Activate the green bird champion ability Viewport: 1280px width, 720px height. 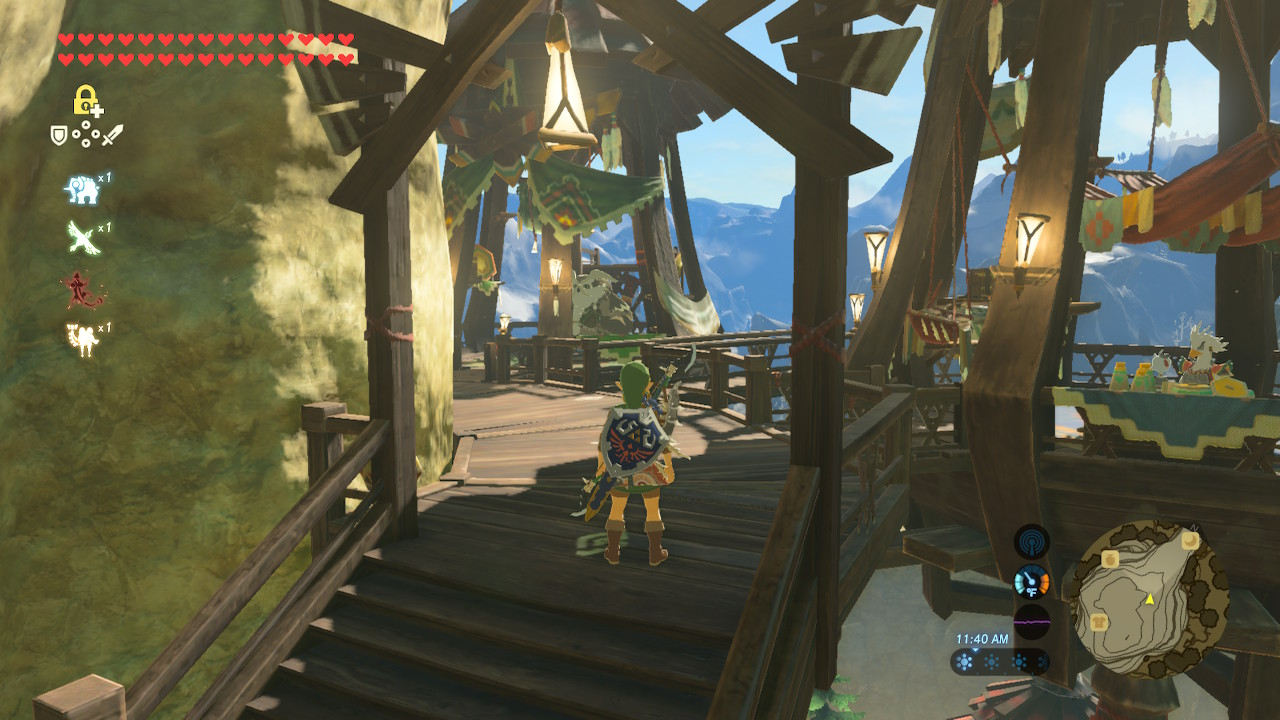tap(82, 238)
